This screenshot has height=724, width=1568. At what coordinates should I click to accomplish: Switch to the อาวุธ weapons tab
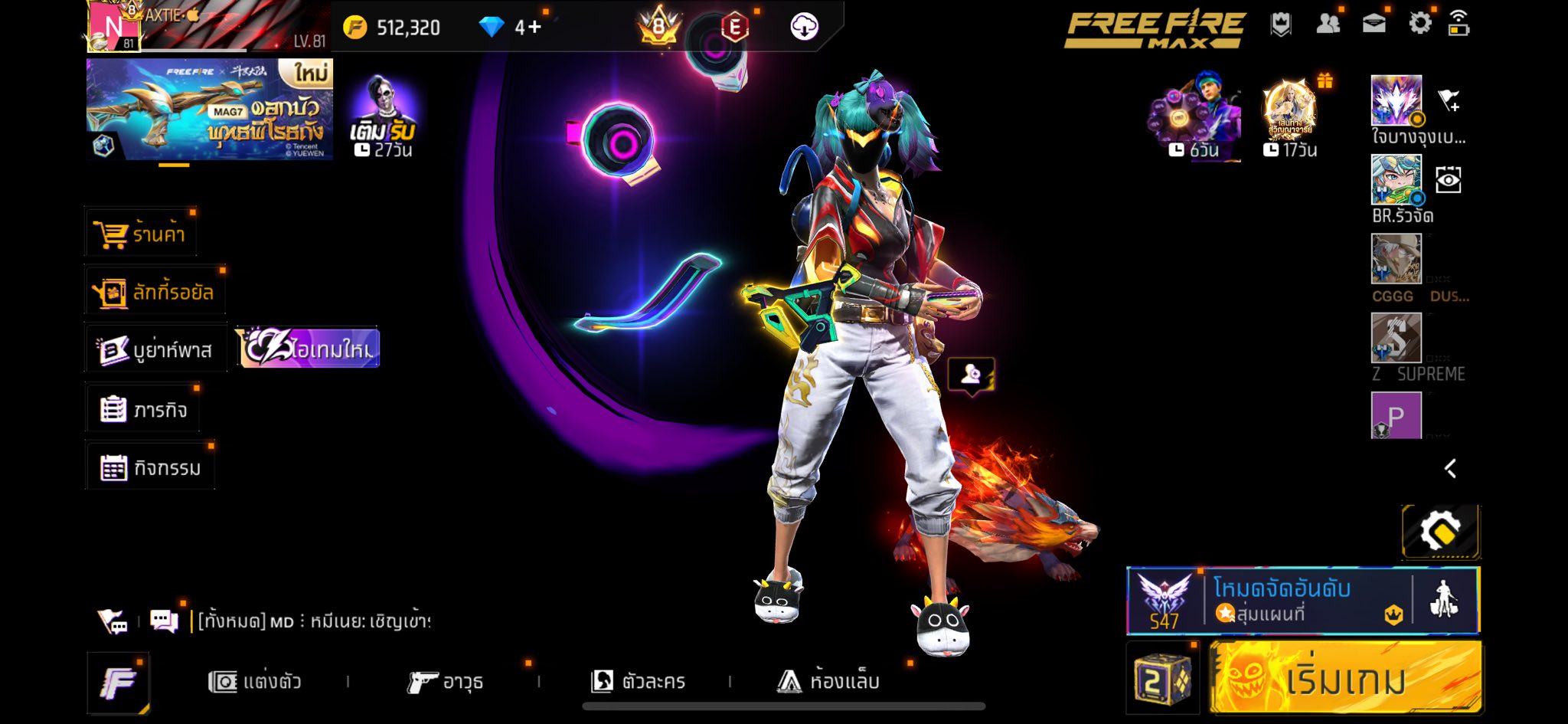coord(445,681)
